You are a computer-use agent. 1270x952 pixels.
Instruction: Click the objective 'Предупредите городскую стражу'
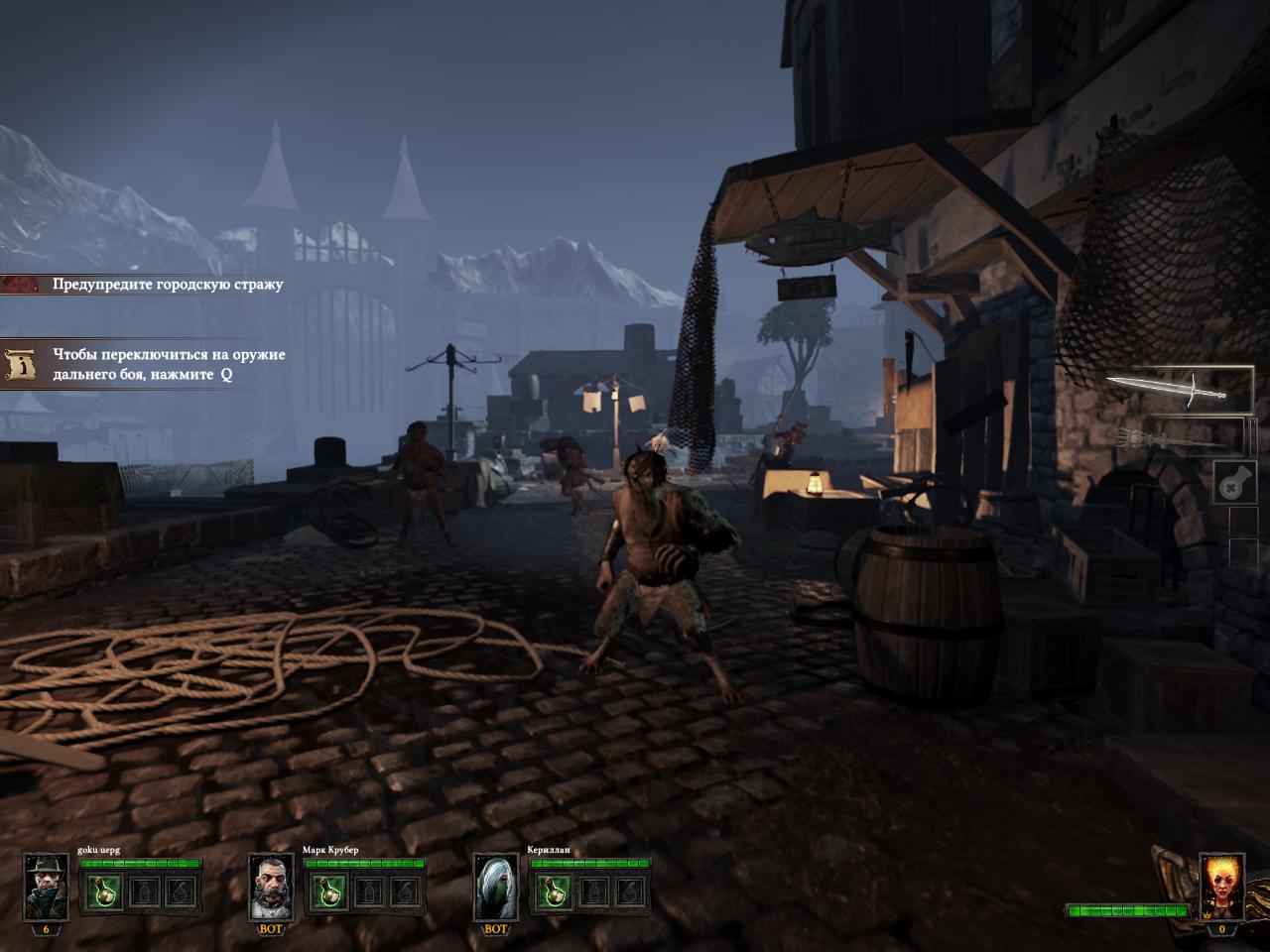coord(149,285)
